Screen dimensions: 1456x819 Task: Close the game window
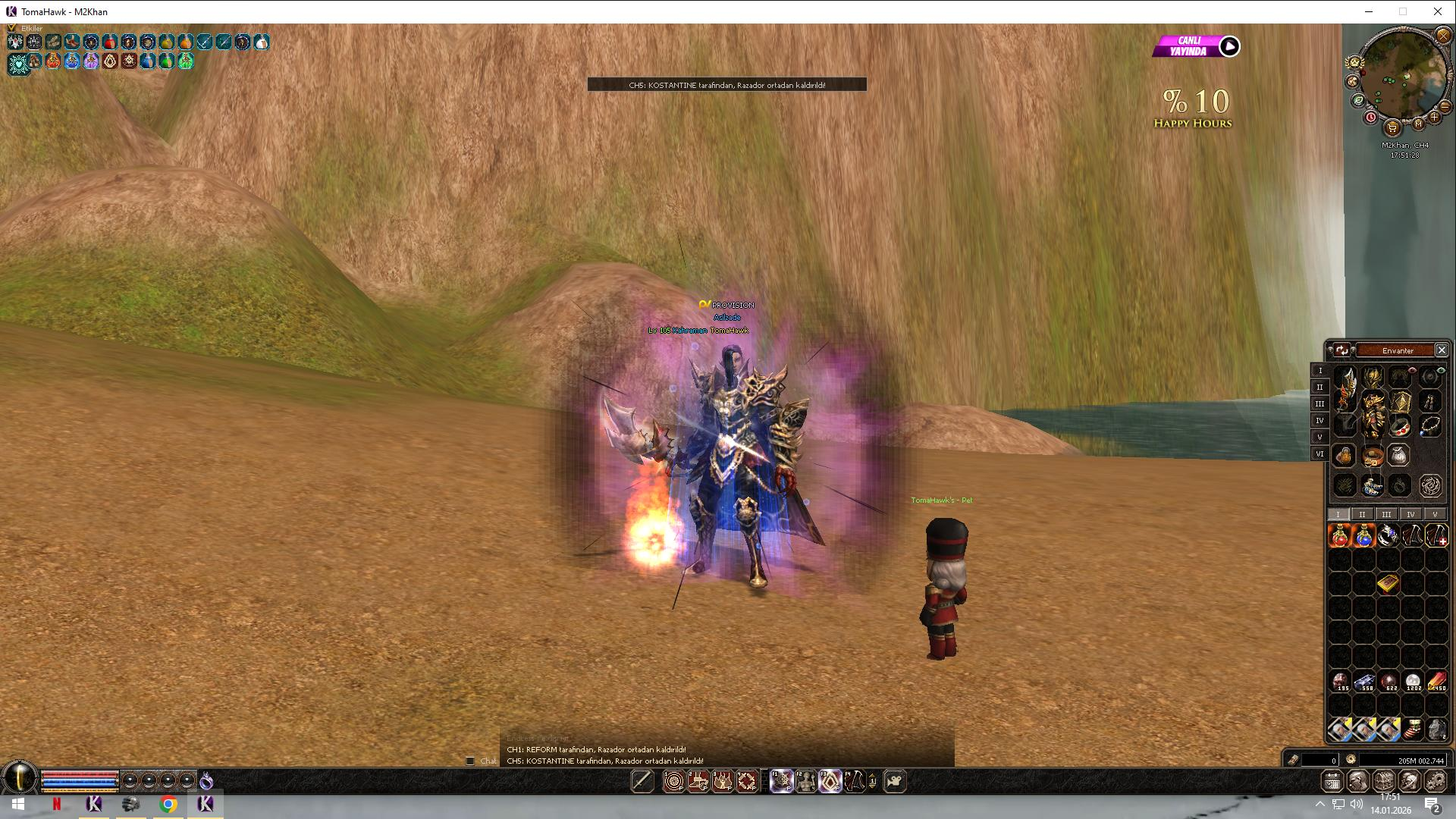1437,11
